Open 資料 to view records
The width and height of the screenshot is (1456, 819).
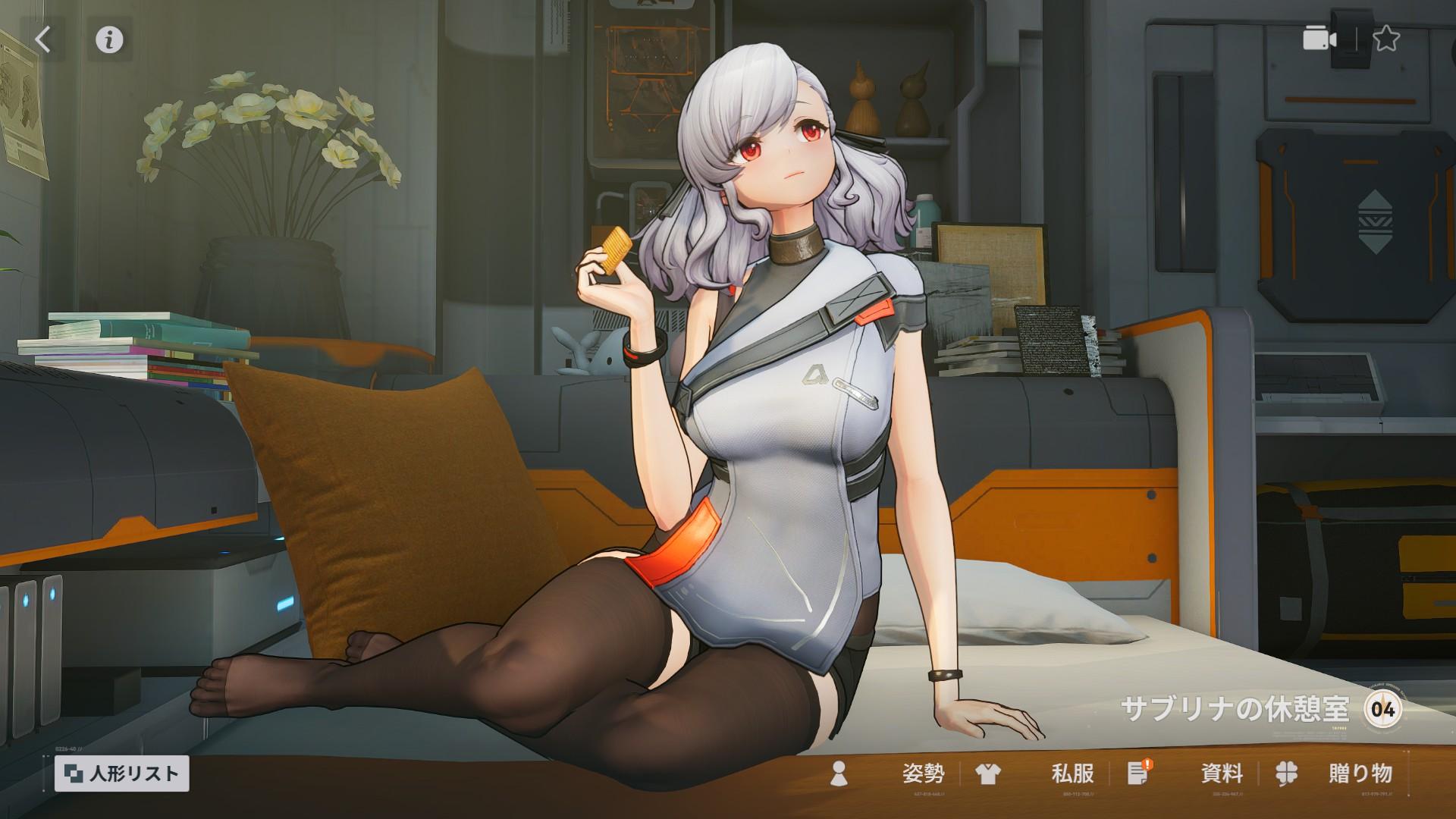pyautogui.click(x=1222, y=774)
